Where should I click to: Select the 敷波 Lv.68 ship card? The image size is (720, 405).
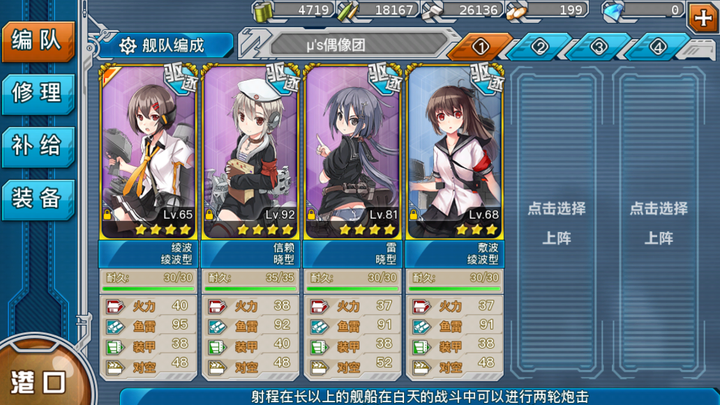click(455, 150)
